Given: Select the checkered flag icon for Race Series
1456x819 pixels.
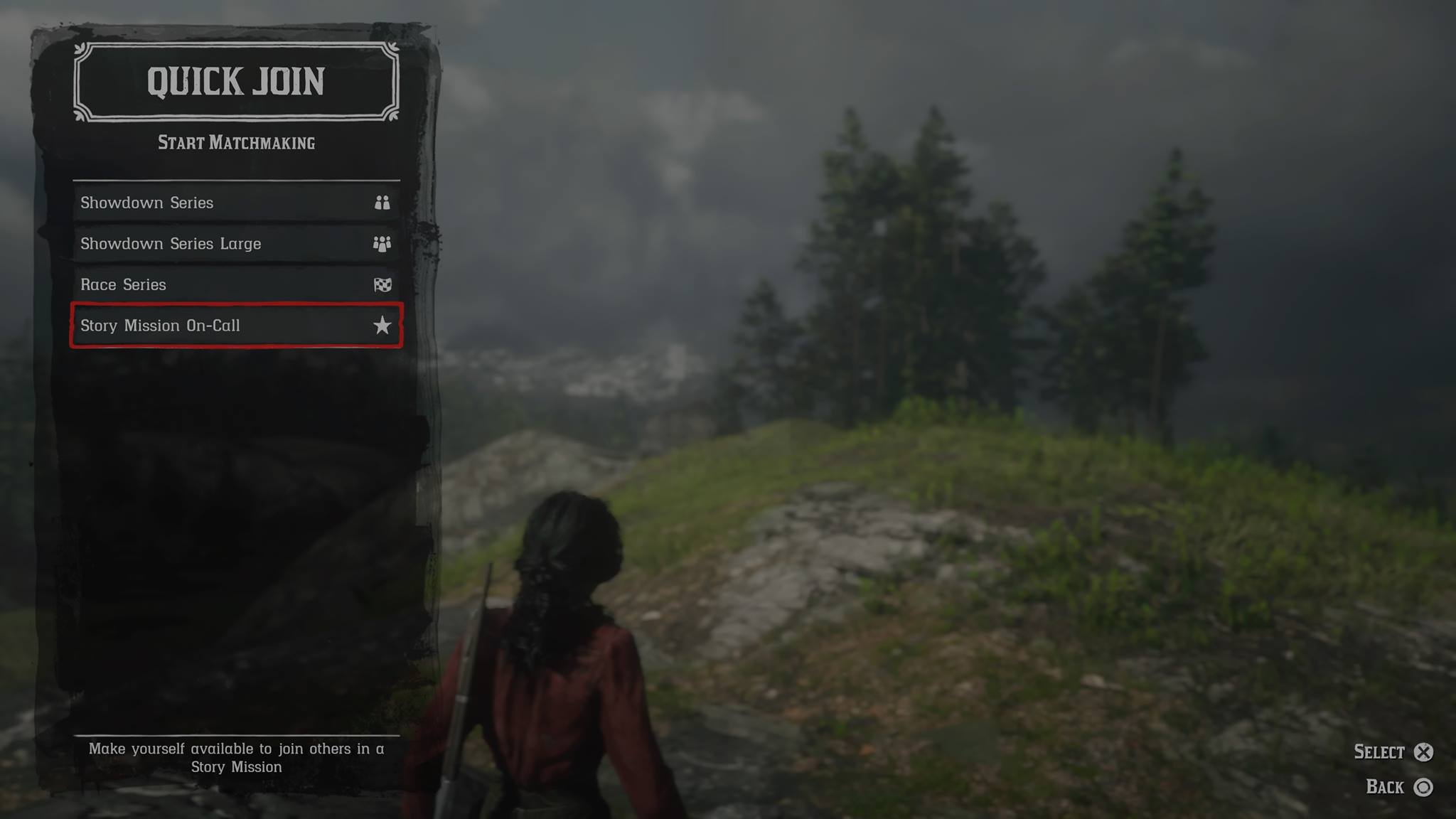Looking at the screenshot, I should tap(382, 284).
